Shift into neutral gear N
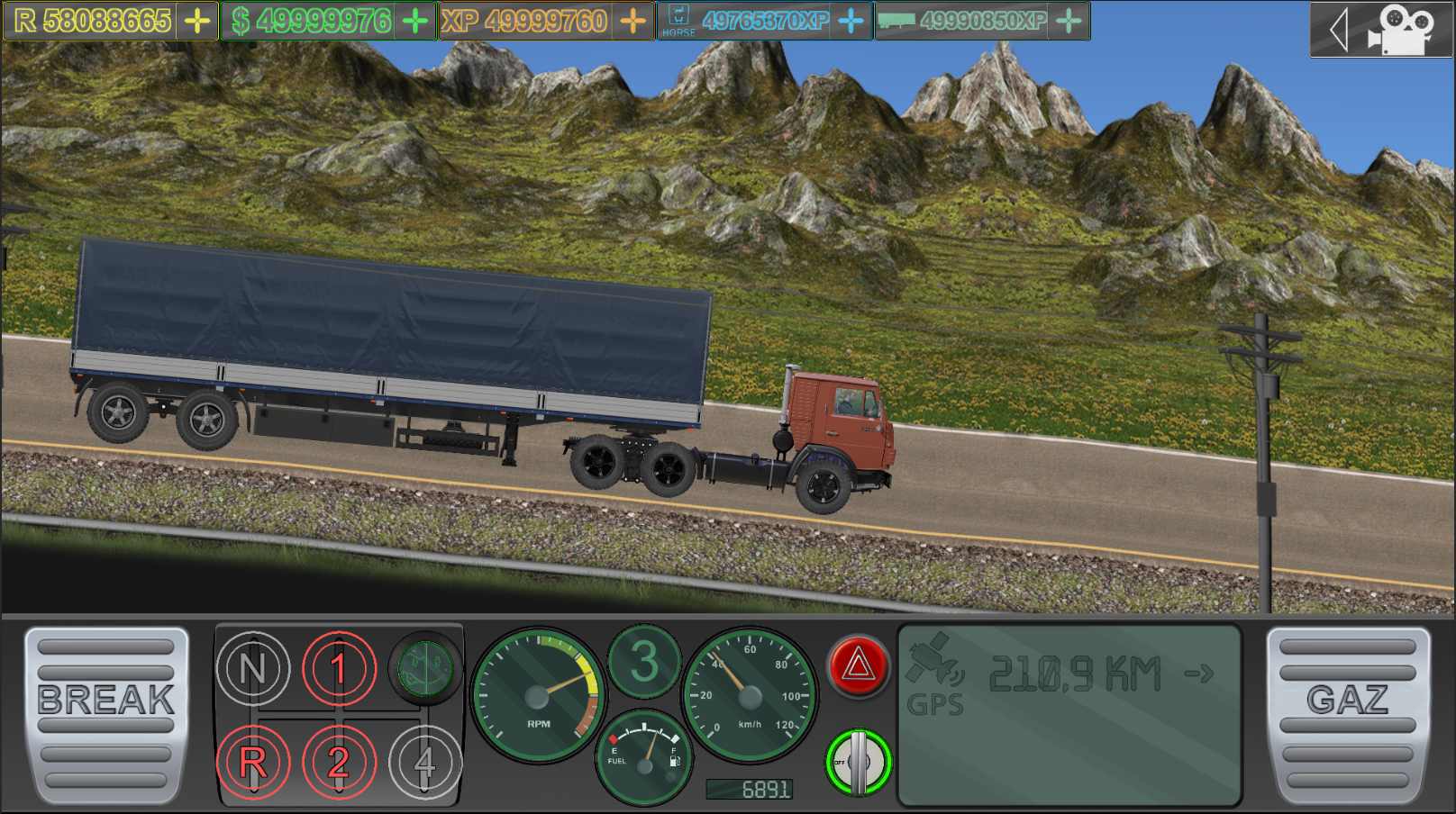This screenshot has width=1456, height=814. coord(252,668)
